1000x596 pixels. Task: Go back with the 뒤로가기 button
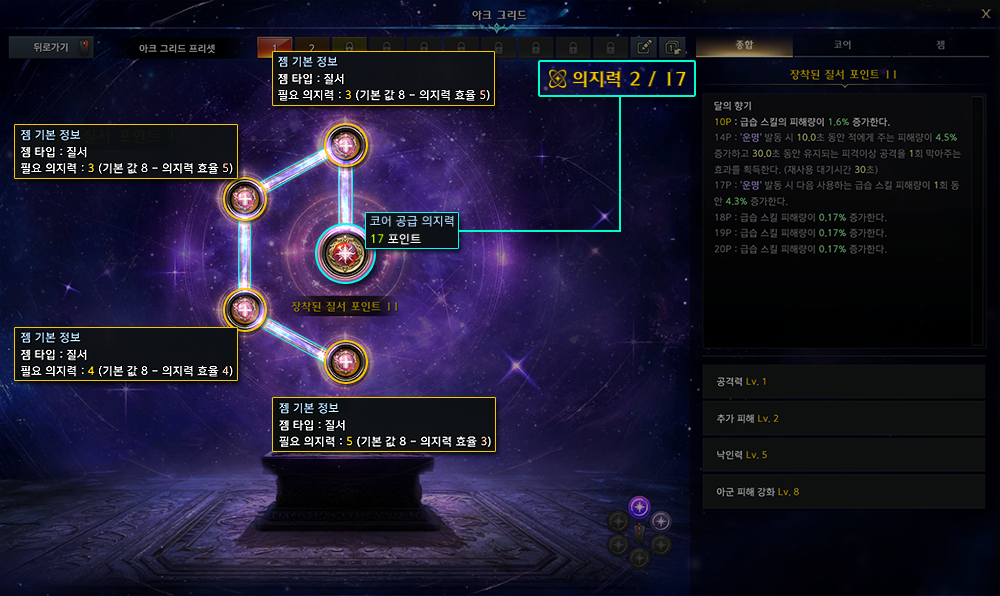pyautogui.click(x=50, y=47)
